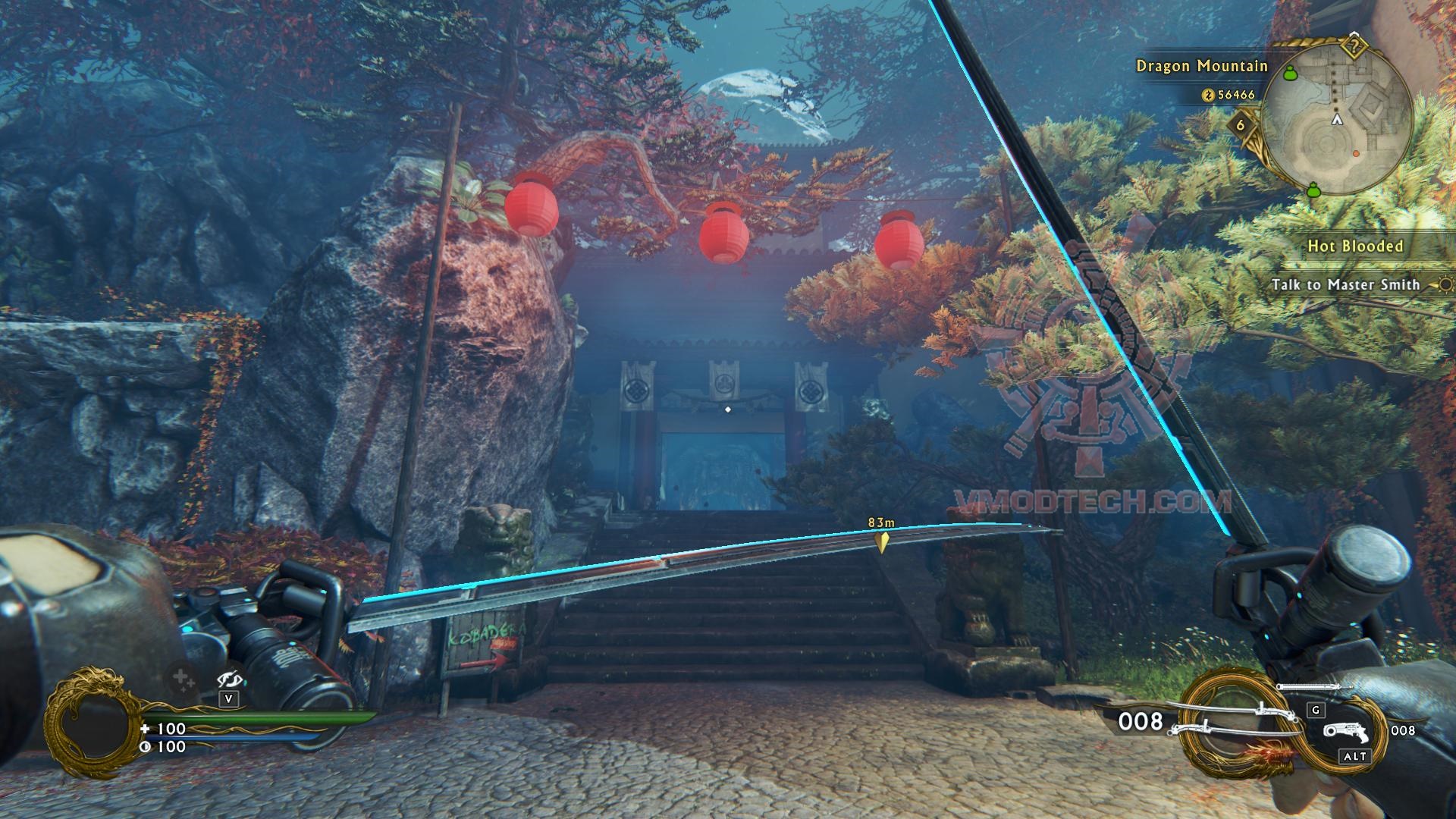Screen dimensions: 1456x819
Task: Click the eye vision ability icon
Action: coord(228,679)
